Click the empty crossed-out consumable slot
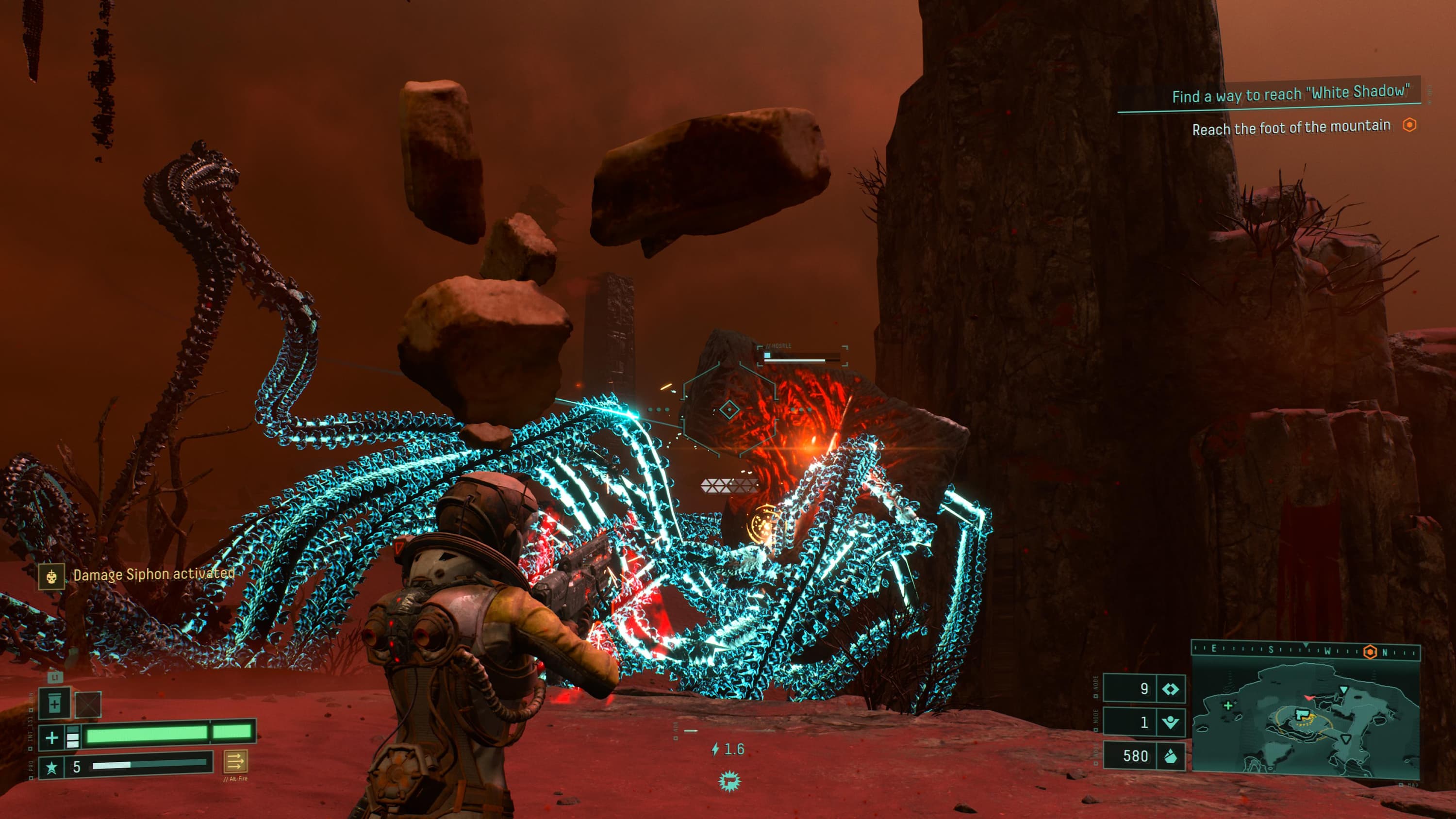1456x819 pixels. [88, 704]
